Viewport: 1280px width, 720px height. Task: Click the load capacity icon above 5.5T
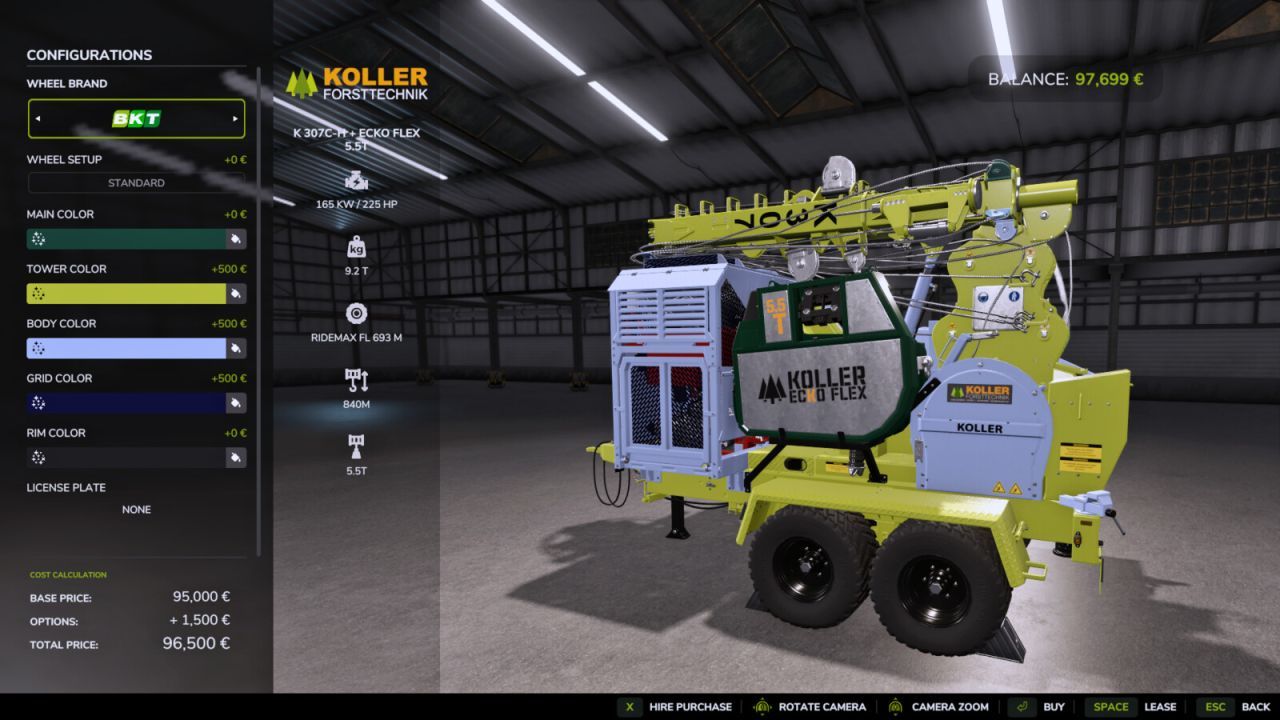(x=355, y=442)
